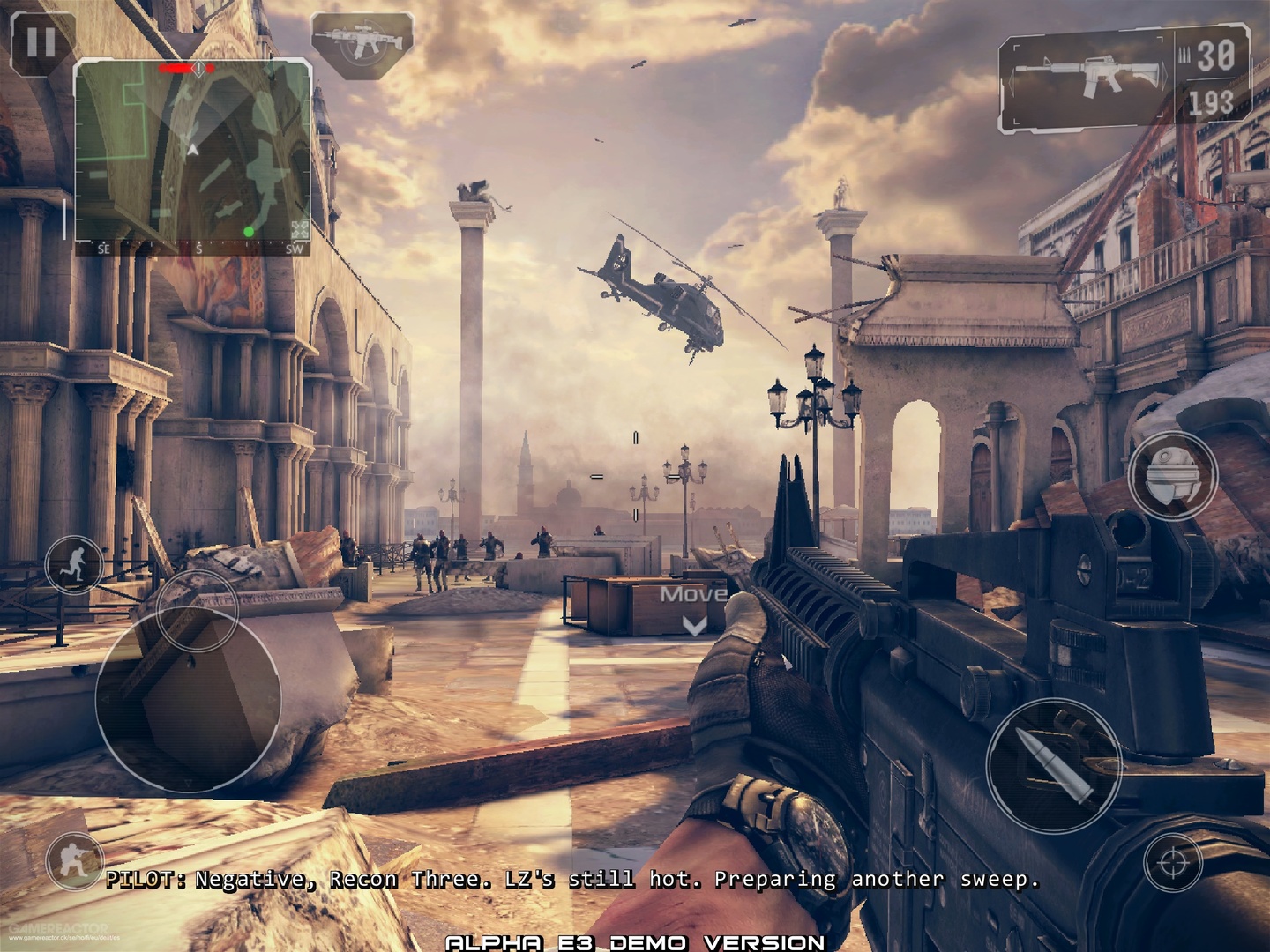
Task: Throw a grenade with the grenade button
Action: (x=1172, y=476)
